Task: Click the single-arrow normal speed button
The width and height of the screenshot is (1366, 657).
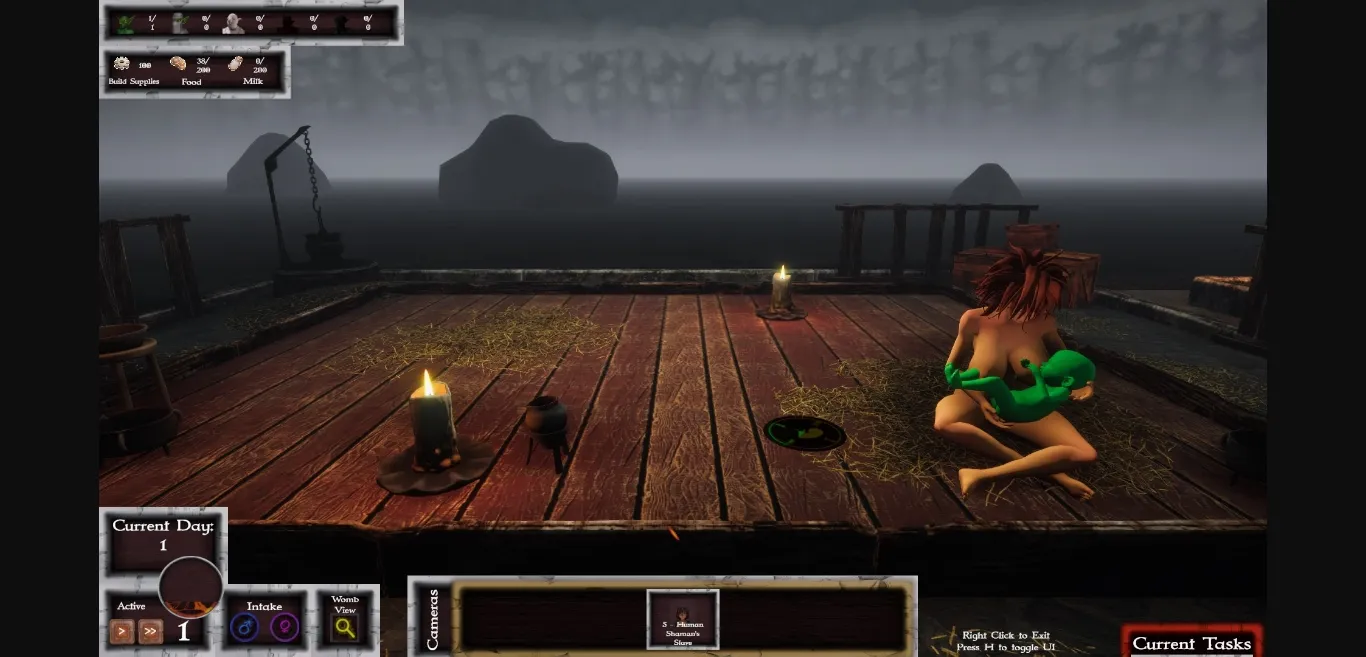Action: click(x=122, y=631)
